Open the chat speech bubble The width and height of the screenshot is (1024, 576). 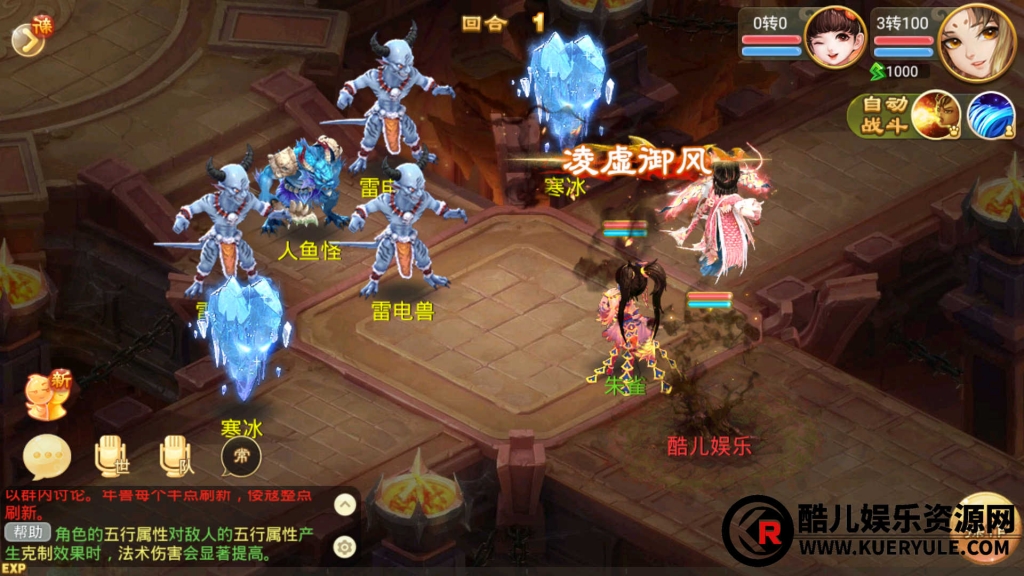click(47, 458)
